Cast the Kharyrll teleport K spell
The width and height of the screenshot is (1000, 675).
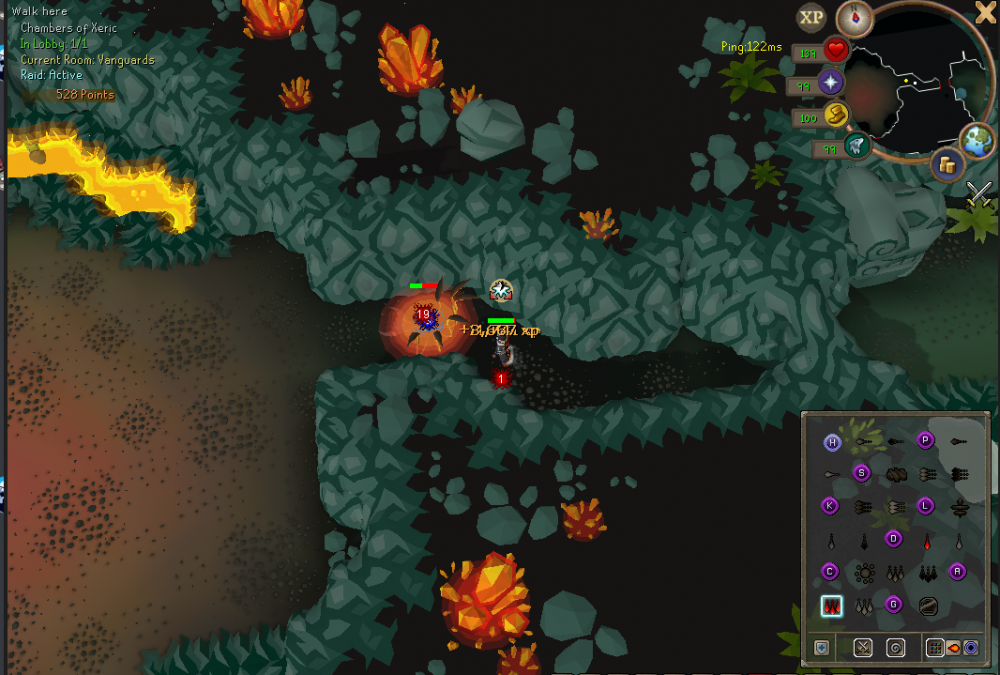click(x=830, y=506)
